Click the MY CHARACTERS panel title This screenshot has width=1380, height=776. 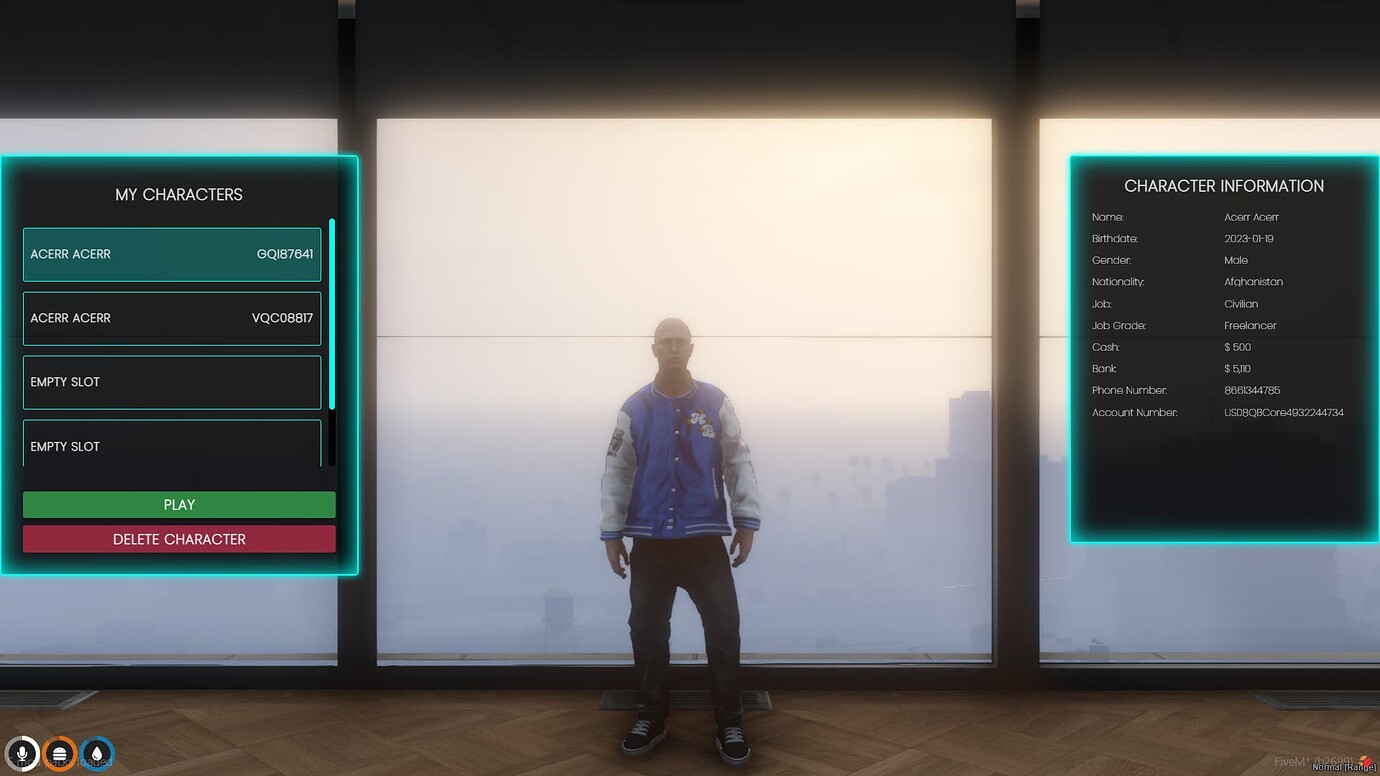coord(178,194)
